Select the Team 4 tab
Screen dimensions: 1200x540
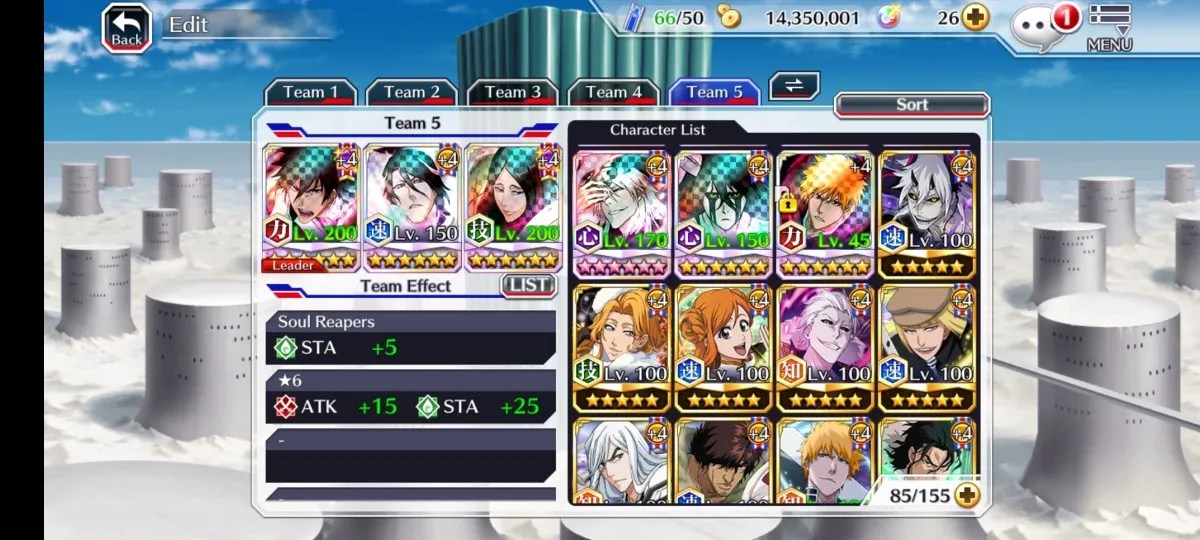[x=613, y=93]
